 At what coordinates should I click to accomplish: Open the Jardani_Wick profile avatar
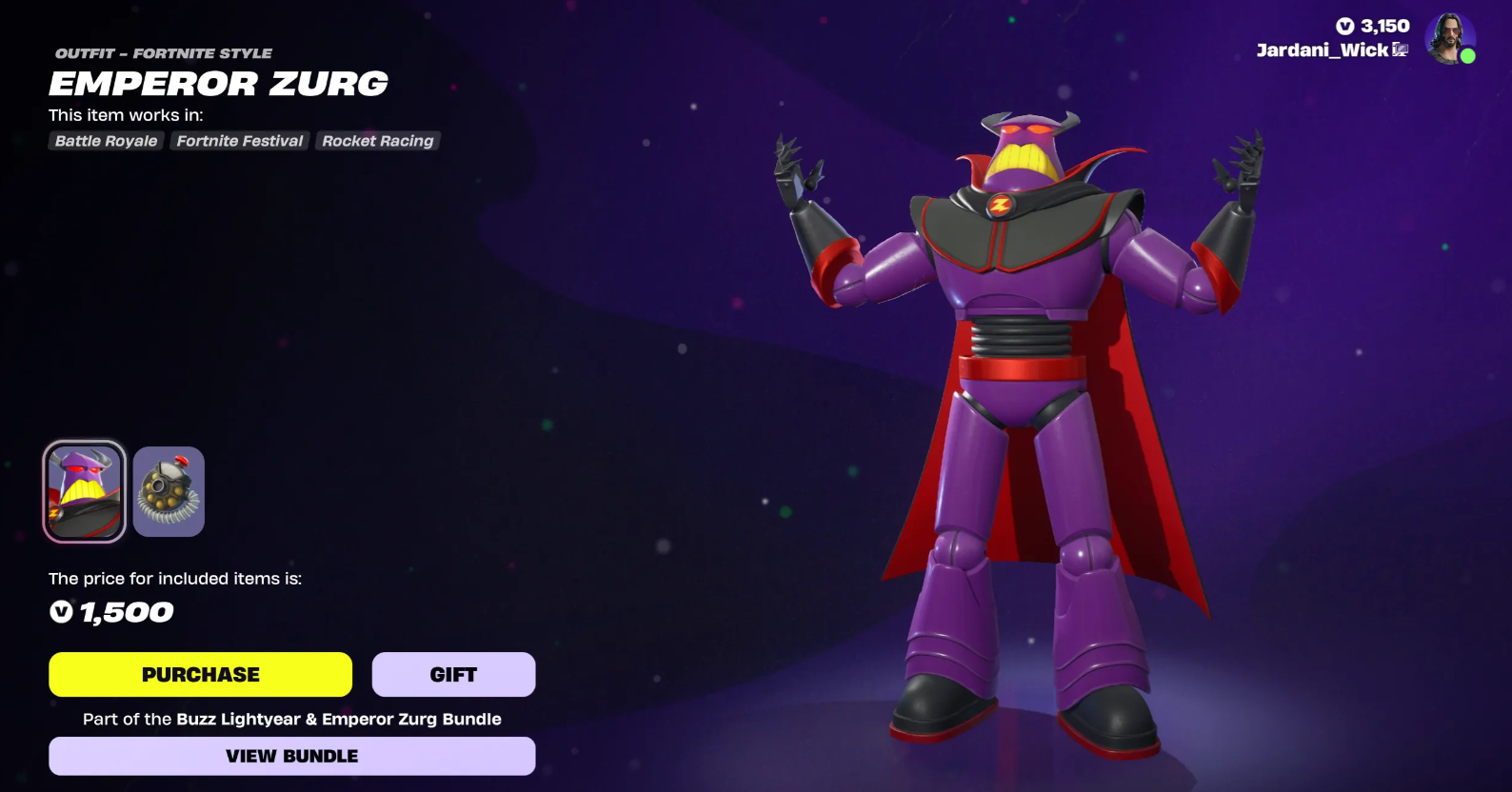tap(1449, 39)
